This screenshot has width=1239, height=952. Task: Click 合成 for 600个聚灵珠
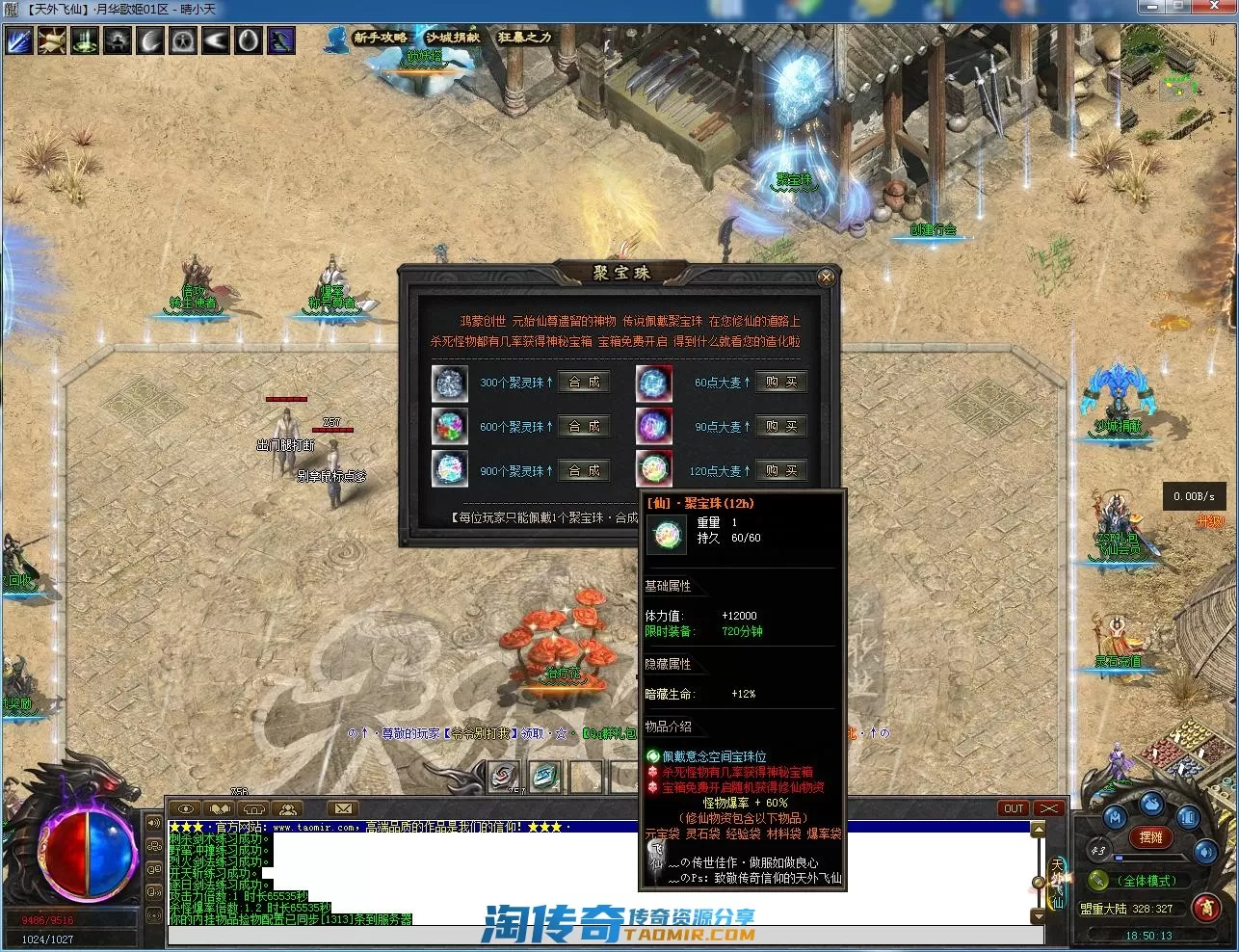[x=584, y=427]
